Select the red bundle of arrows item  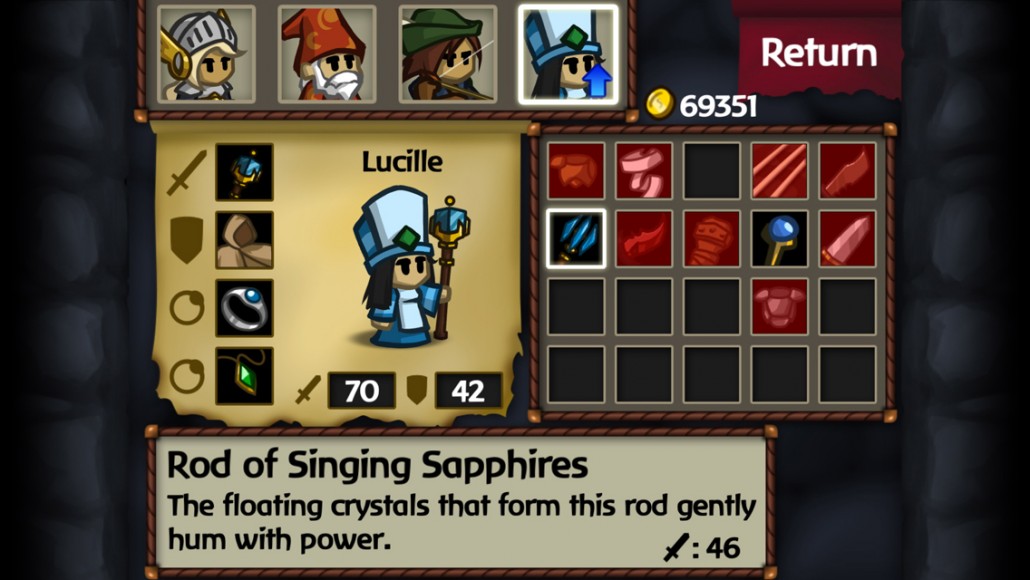coord(780,171)
